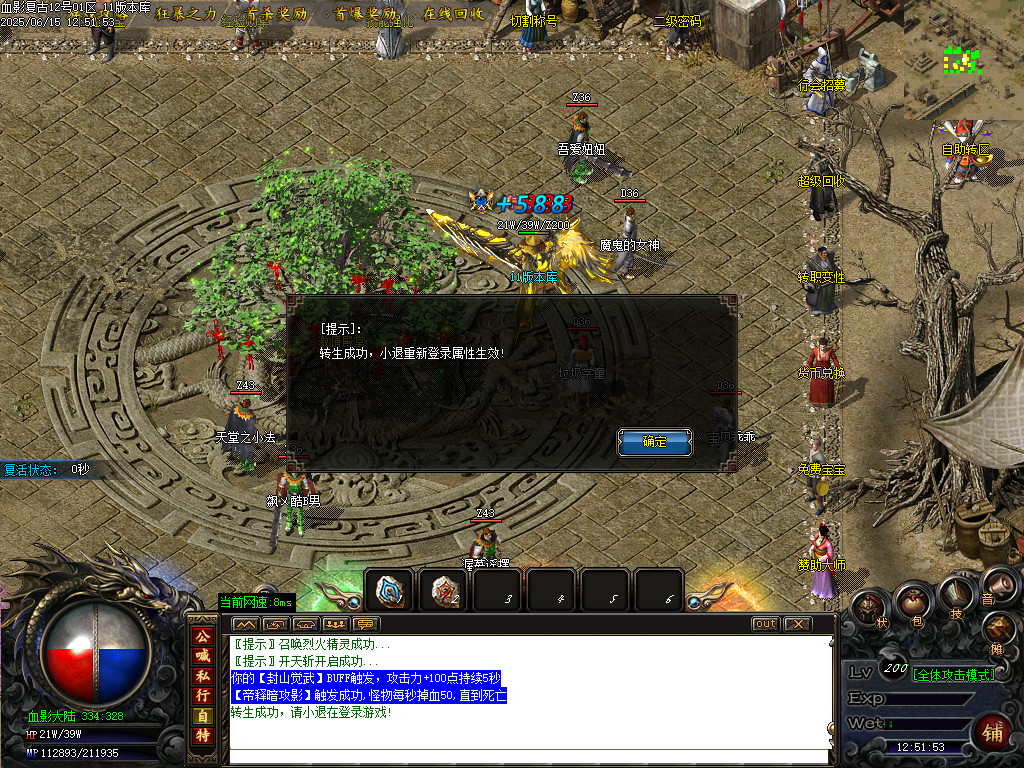Open the 在线回收 top menu entry
Image resolution: width=1024 pixels, height=768 pixels.
[454, 14]
